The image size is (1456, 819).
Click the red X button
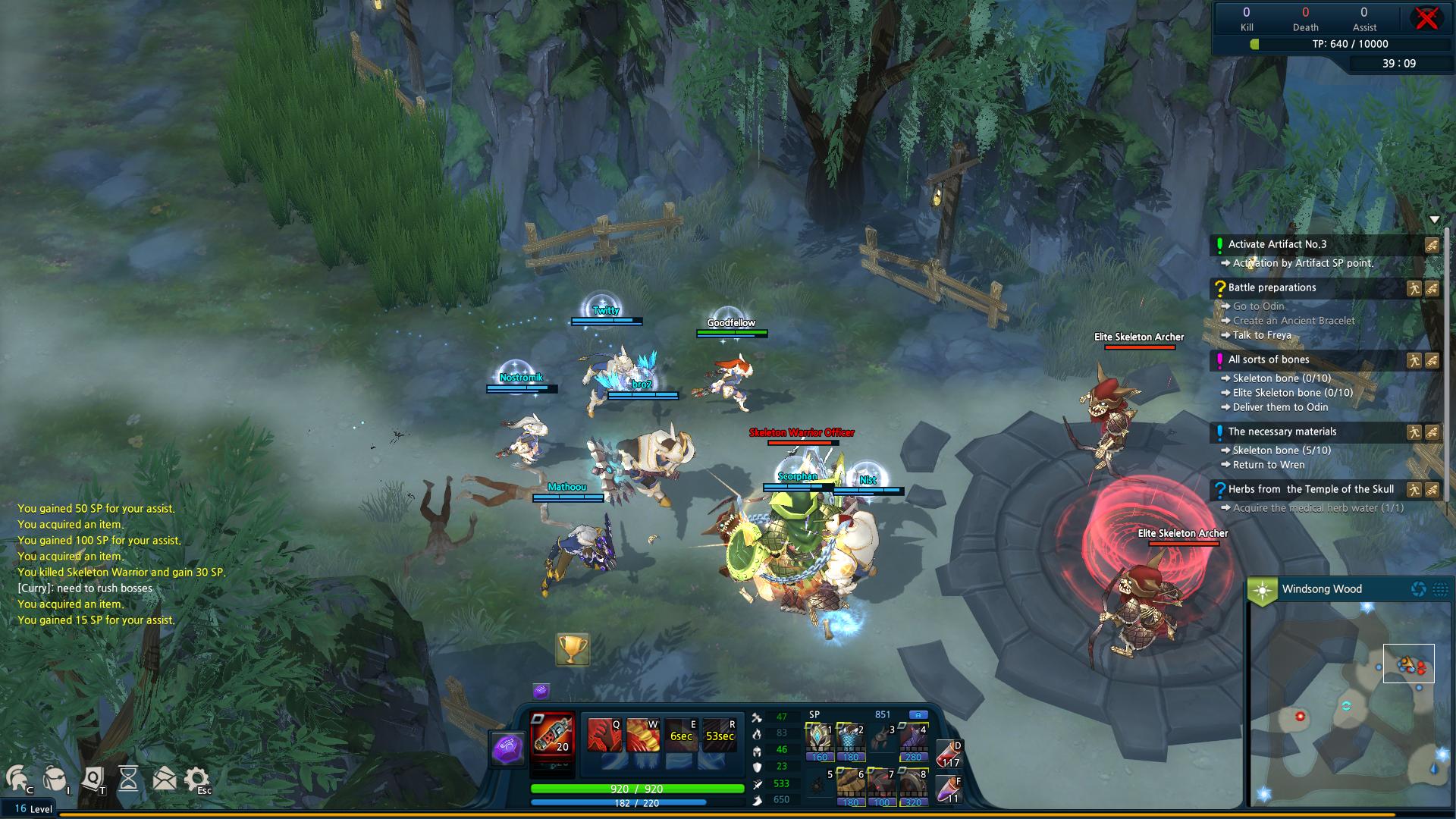pos(1426,19)
